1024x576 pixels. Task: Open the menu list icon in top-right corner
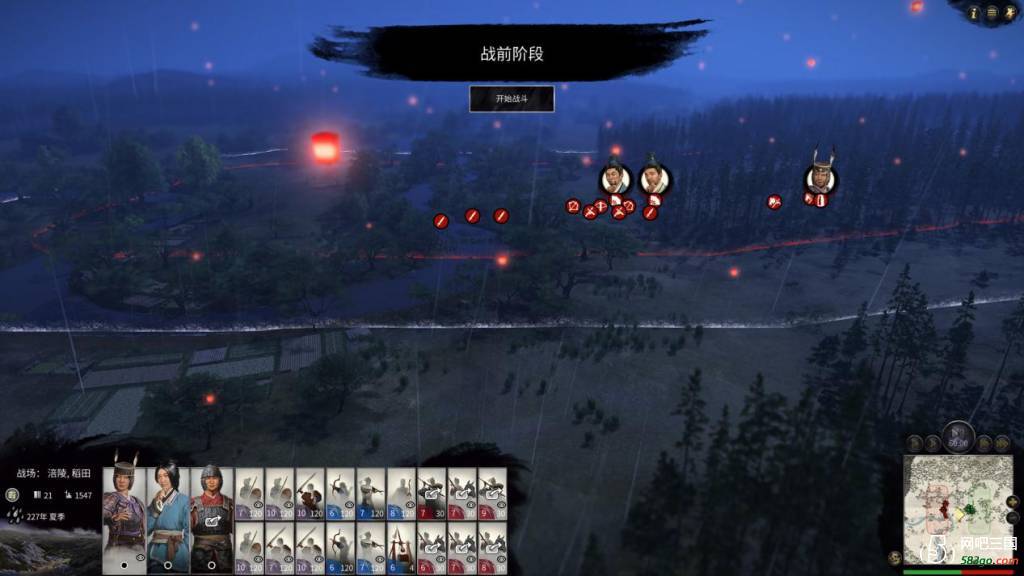pyautogui.click(x=991, y=13)
